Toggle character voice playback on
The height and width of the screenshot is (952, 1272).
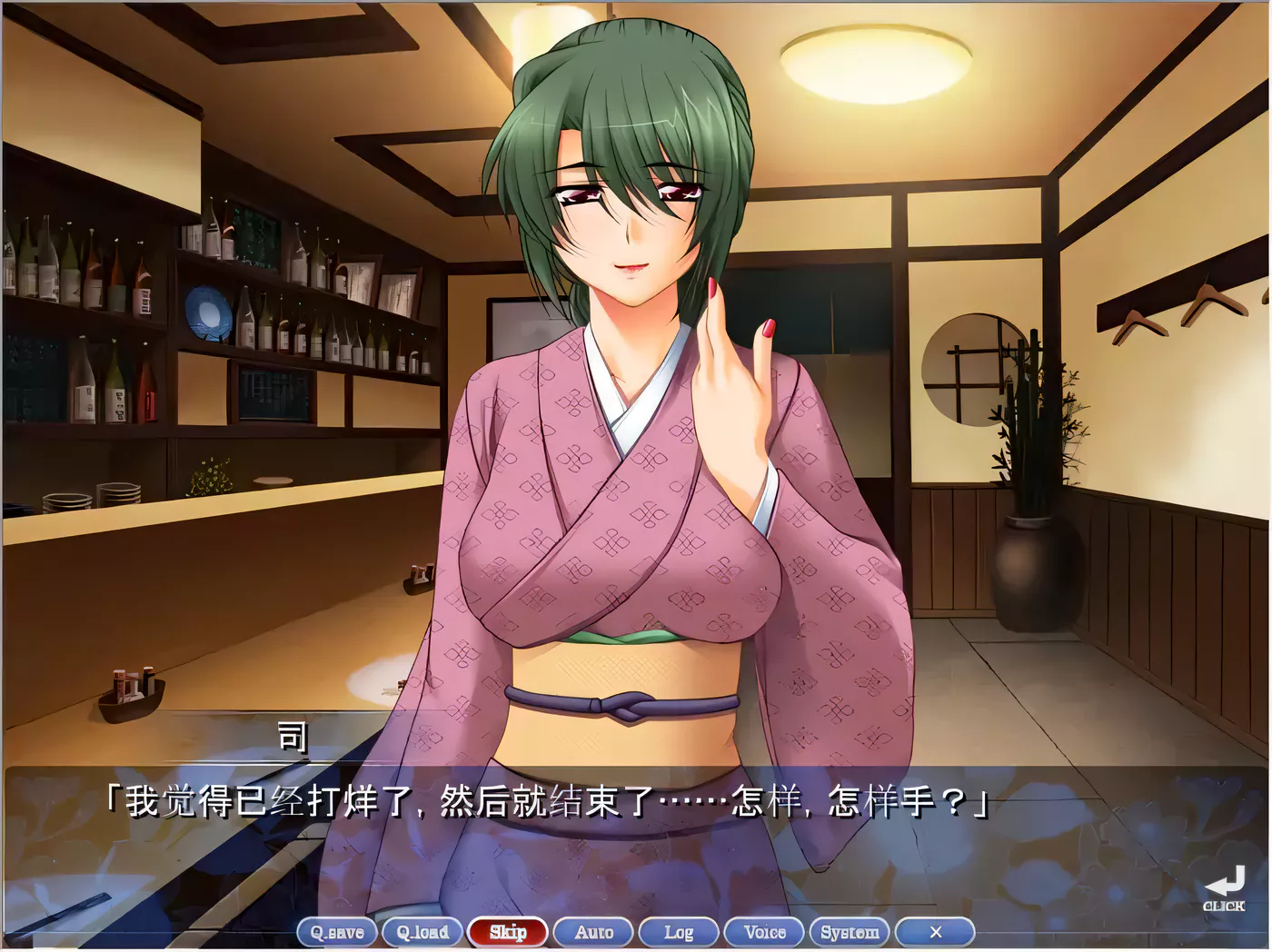763,932
